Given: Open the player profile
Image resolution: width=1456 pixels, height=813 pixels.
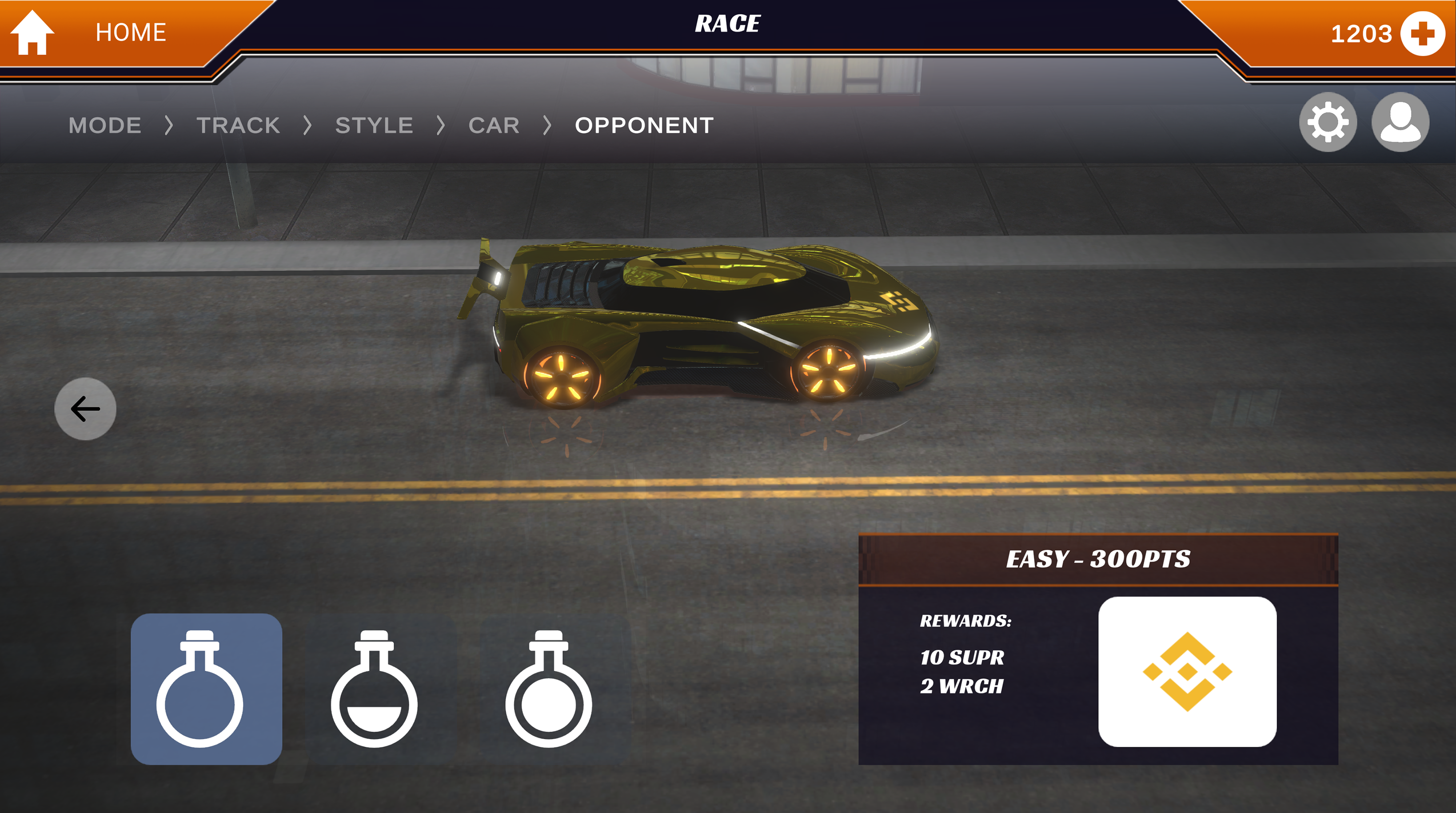Looking at the screenshot, I should click(x=1400, y=123).
